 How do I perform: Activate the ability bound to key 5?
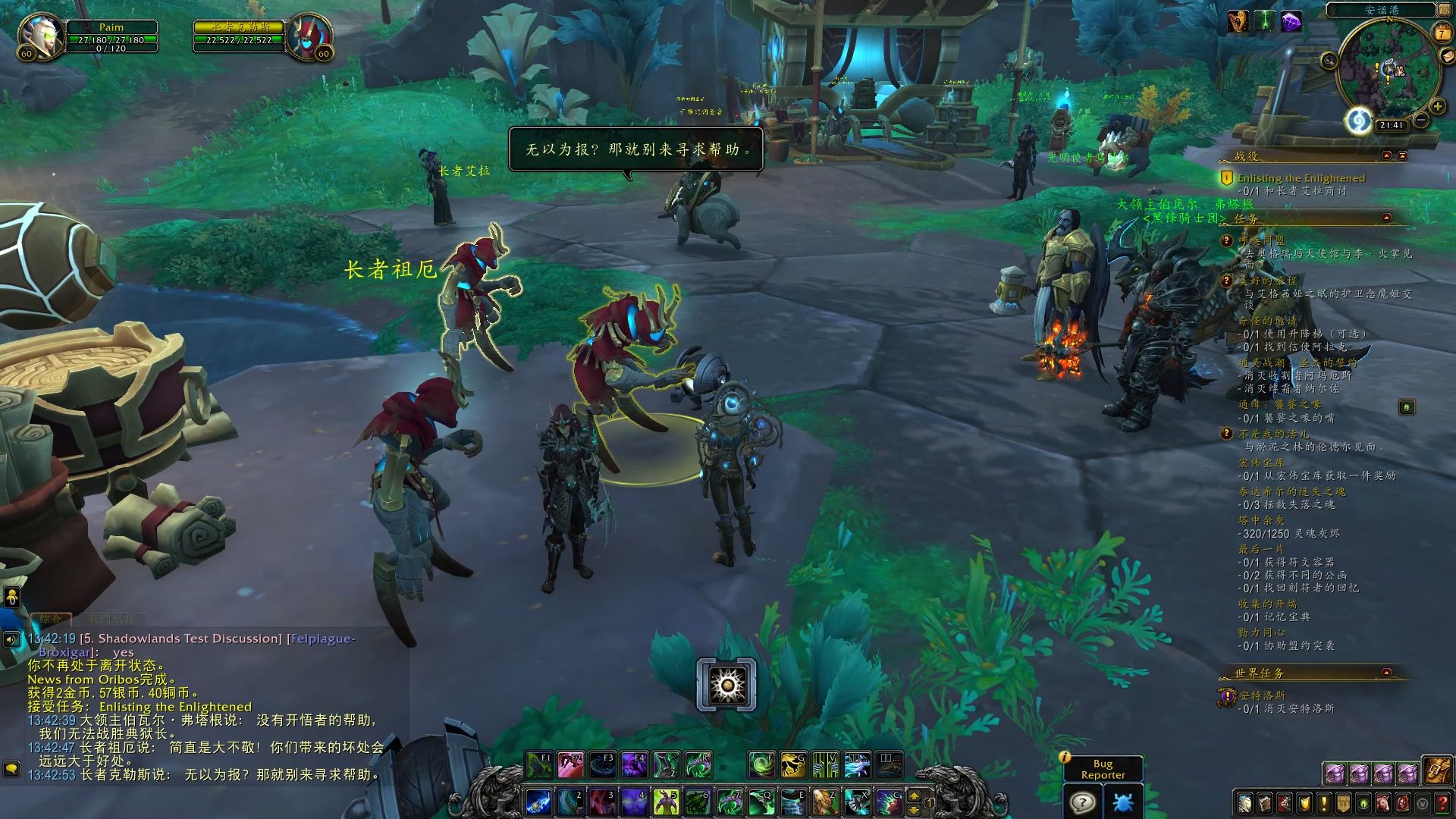(x=668, y=802)
